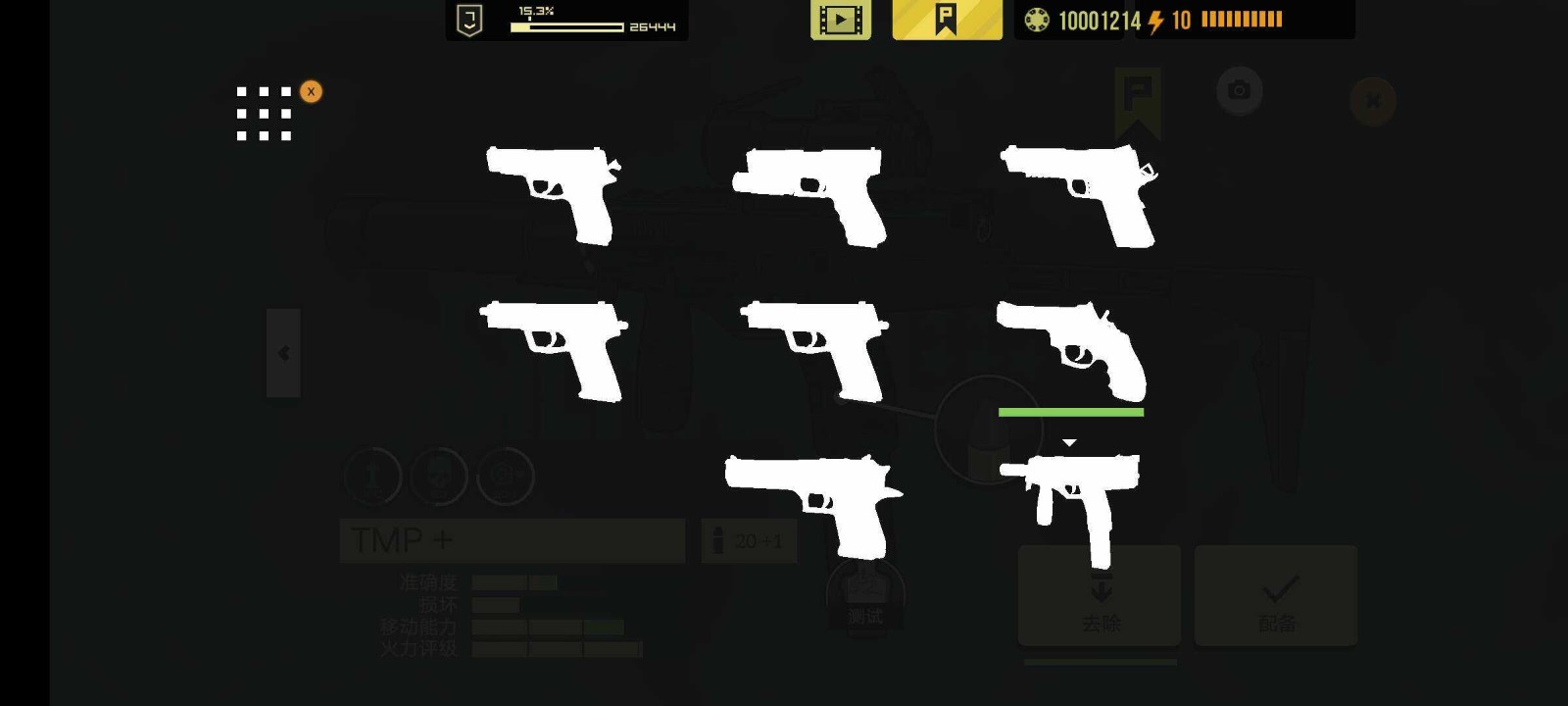Click the nine-dot grid icon
1568x706 pixels.
pos(264,114)
